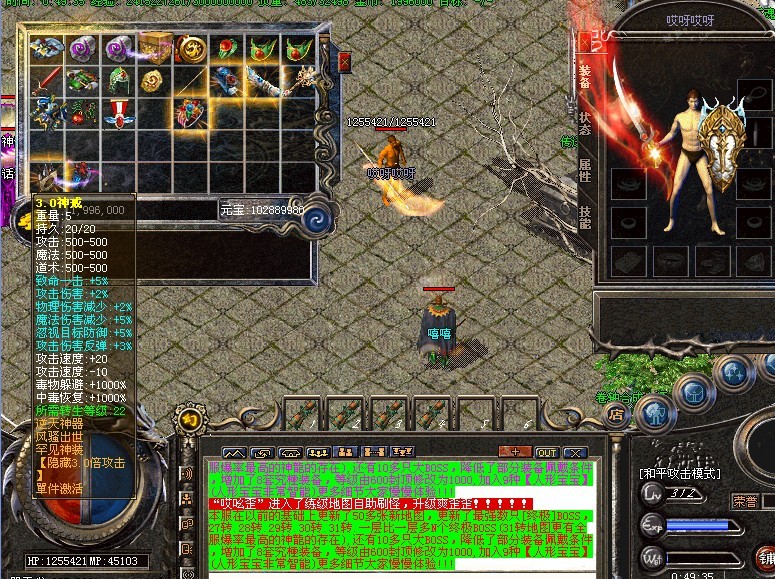775x579 pixels.
Task: Click the glowing jeweled shield item
Action: coord(190,113)
